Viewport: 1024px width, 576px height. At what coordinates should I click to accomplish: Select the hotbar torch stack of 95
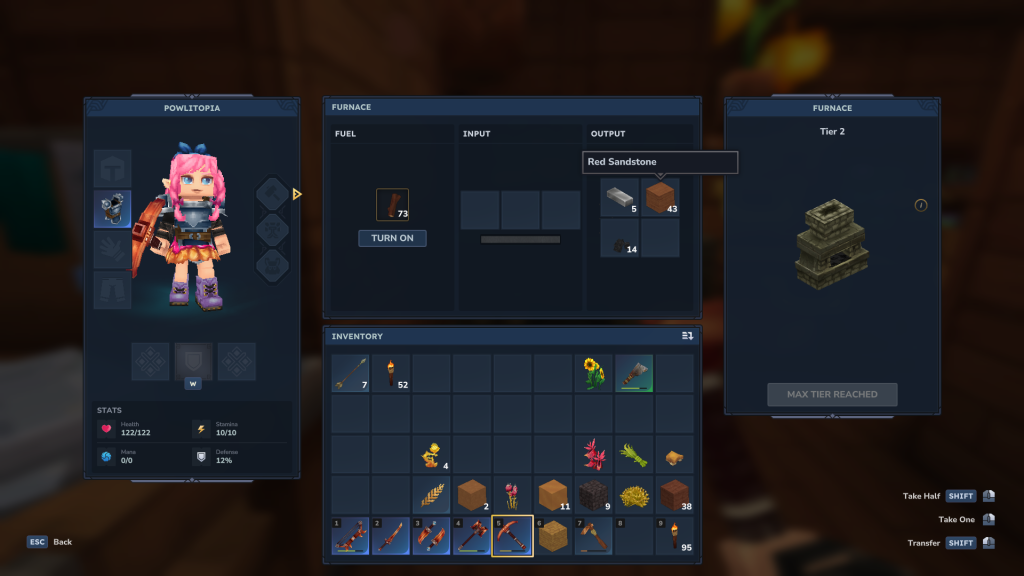(x=675, y=536)
